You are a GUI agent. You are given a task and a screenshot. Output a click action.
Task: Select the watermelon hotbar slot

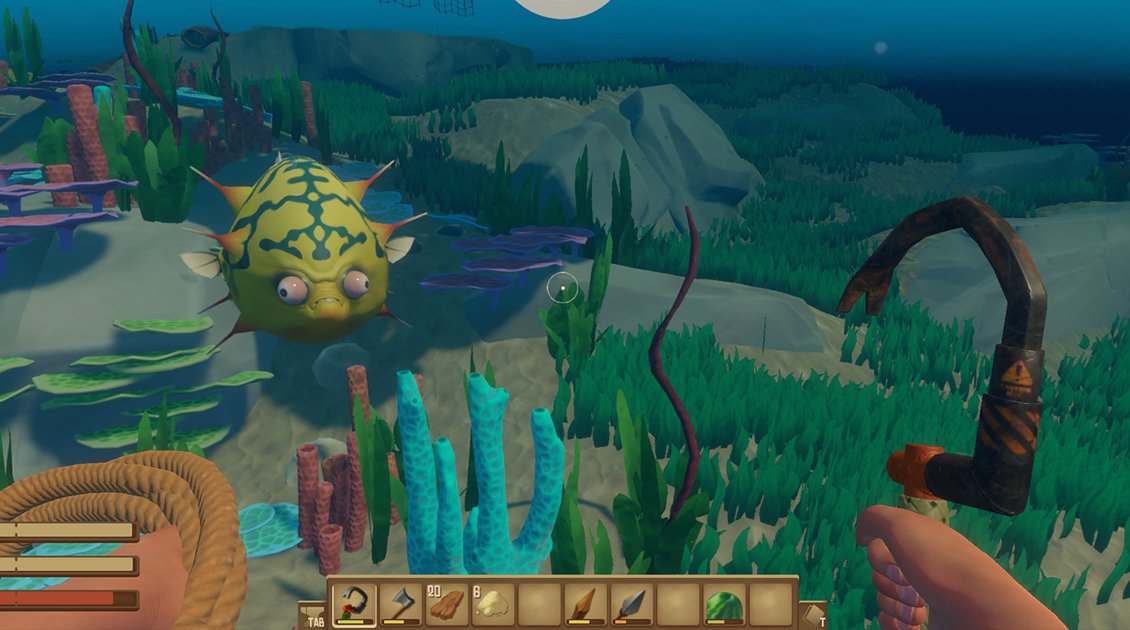(x=725, y=603)
